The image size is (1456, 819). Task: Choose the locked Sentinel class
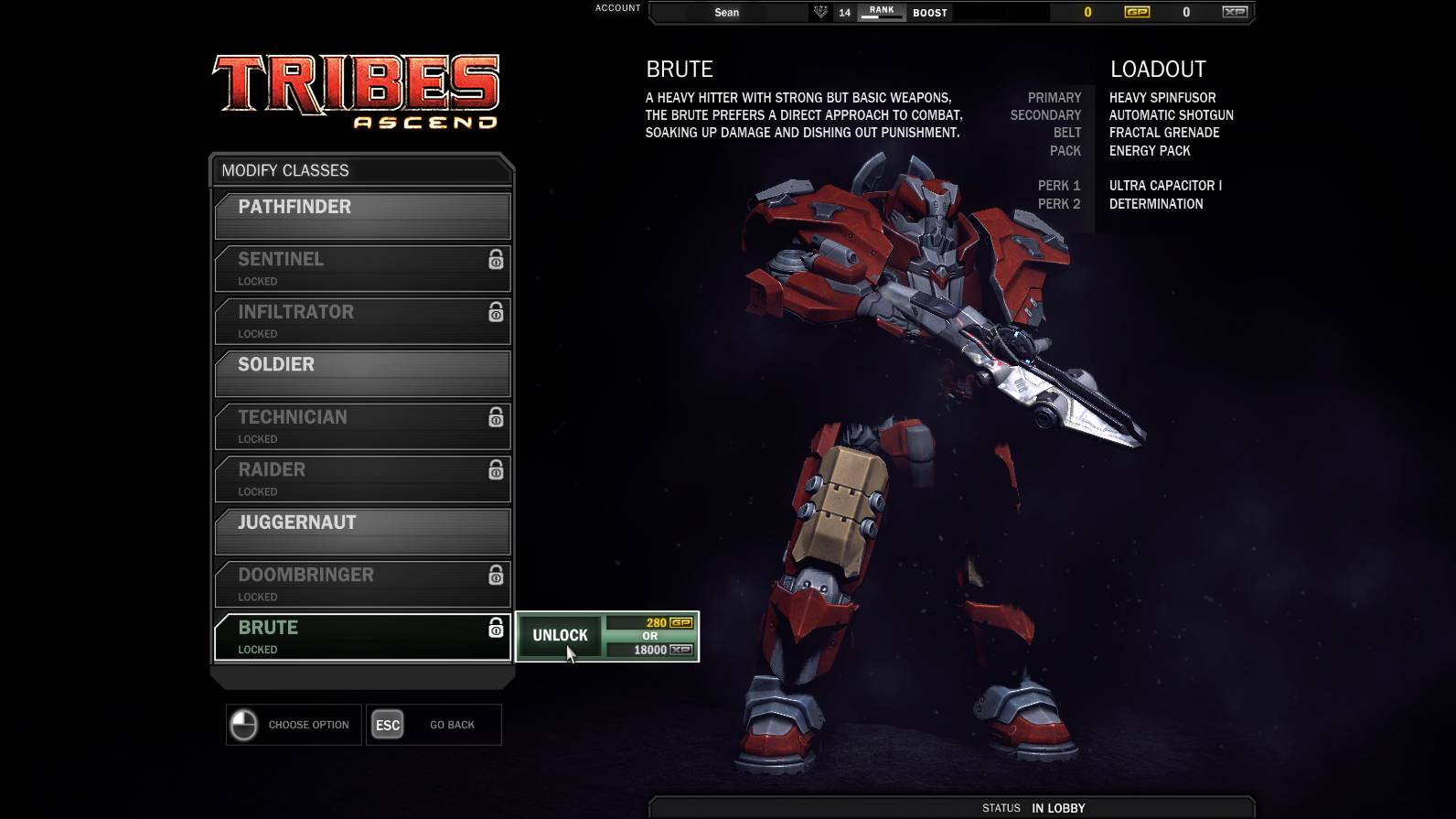tap(362, 268)
